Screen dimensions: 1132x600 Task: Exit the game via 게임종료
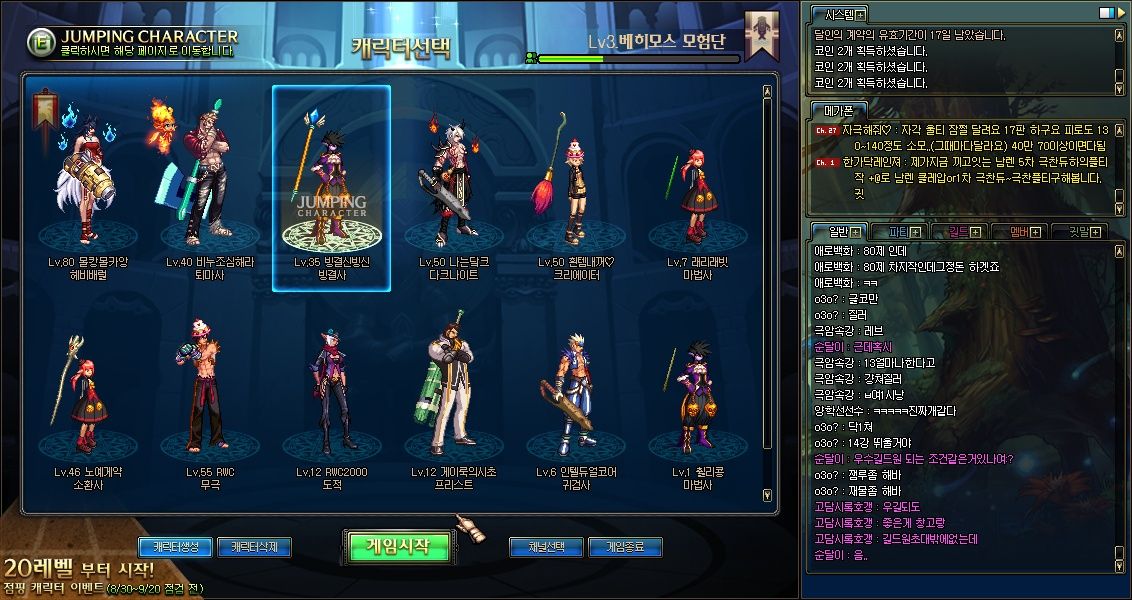625,547
